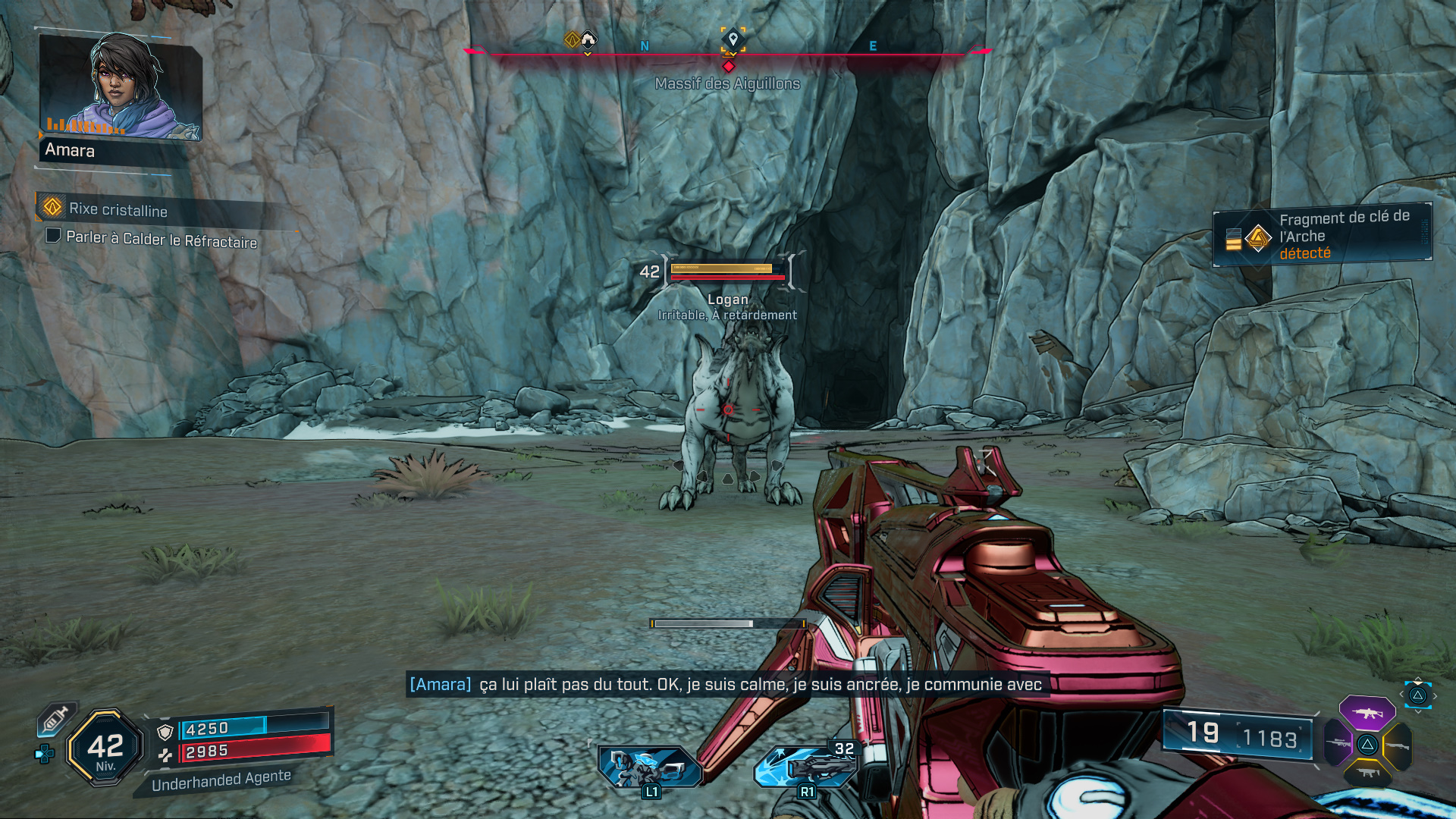Click the quest marker icon on the compass
The height and width of the screenshot is (819, 1456).
(573, 39)
